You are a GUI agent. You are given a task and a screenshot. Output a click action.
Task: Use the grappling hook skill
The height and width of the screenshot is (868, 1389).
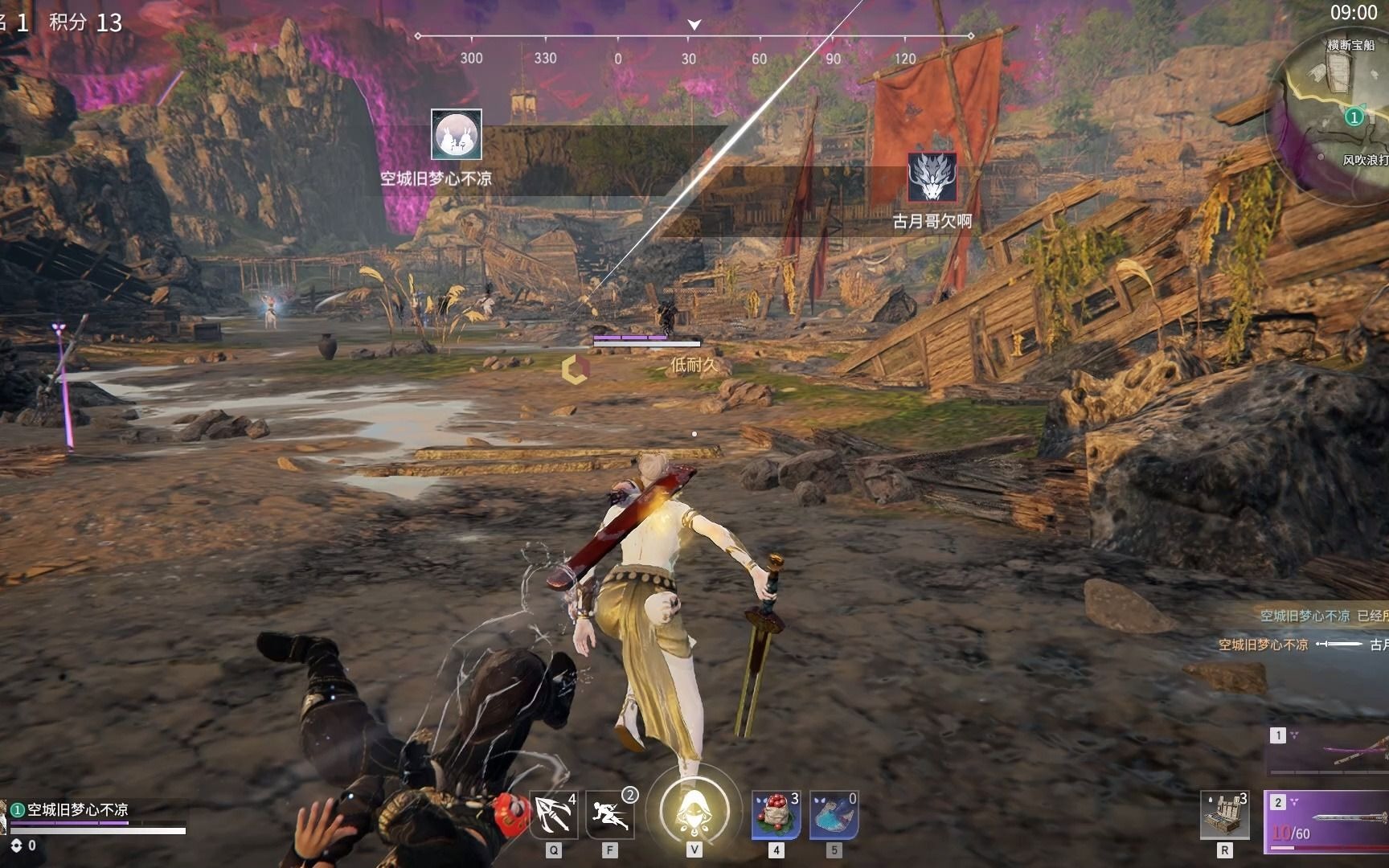[x=553, y=815]
